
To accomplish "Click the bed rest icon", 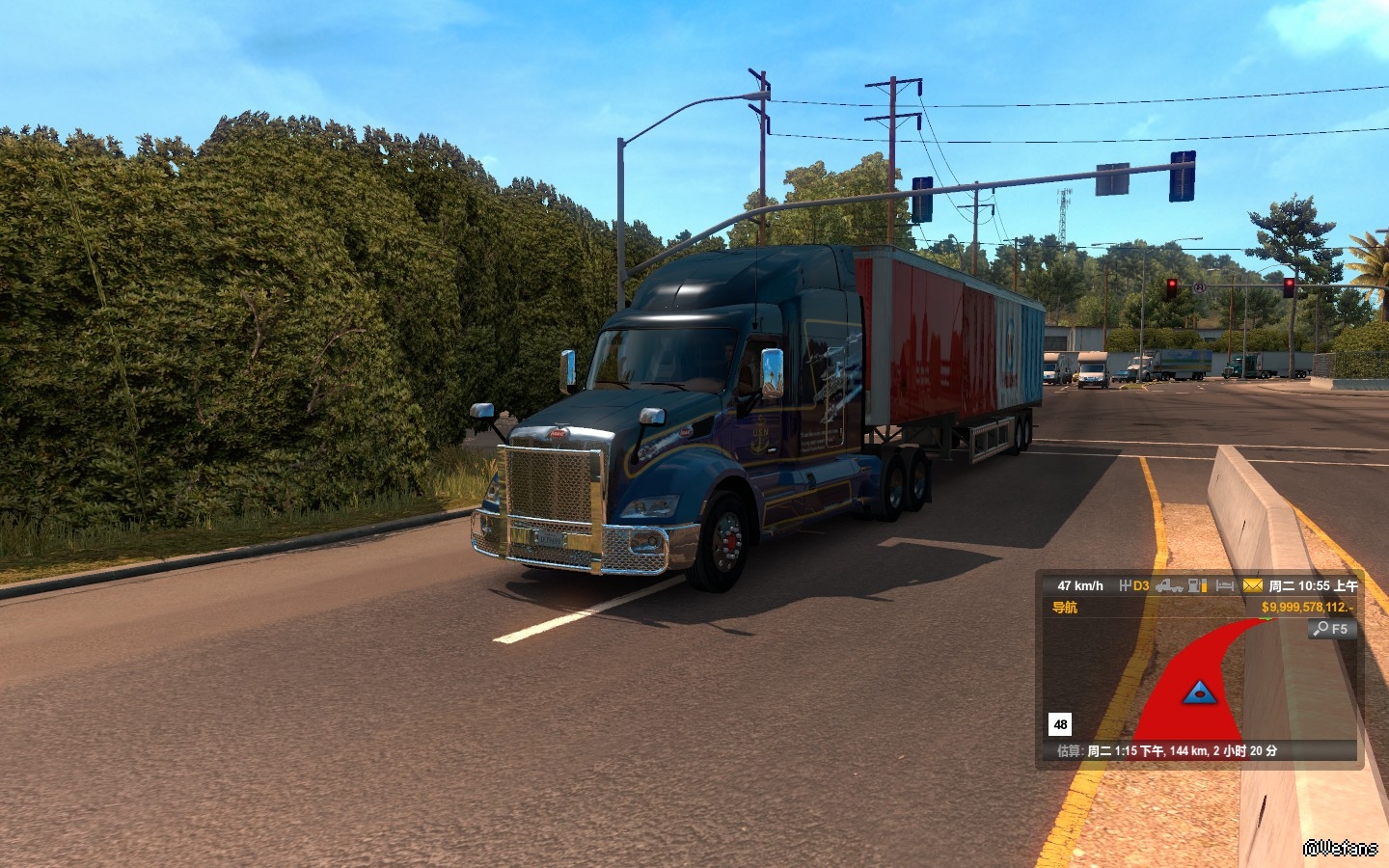I will tap(1225, 585).
